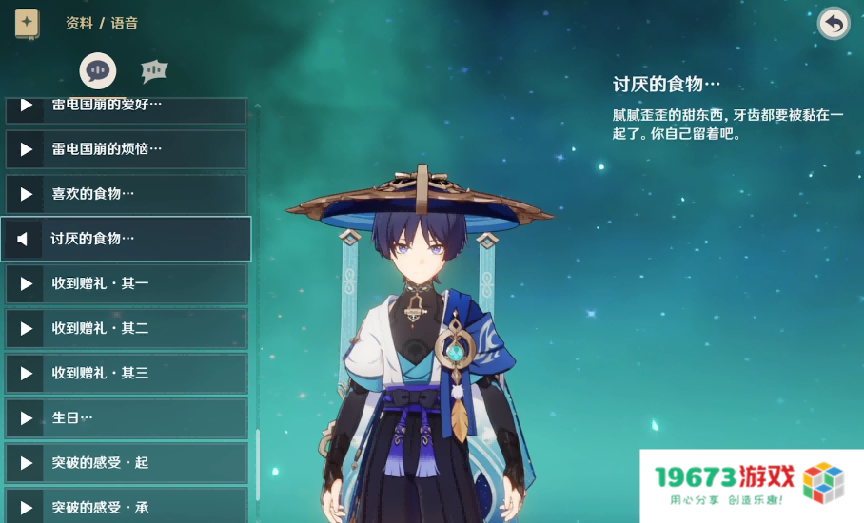
Task: Select the 讨厌的食物 voice entry
Action: 125,239
